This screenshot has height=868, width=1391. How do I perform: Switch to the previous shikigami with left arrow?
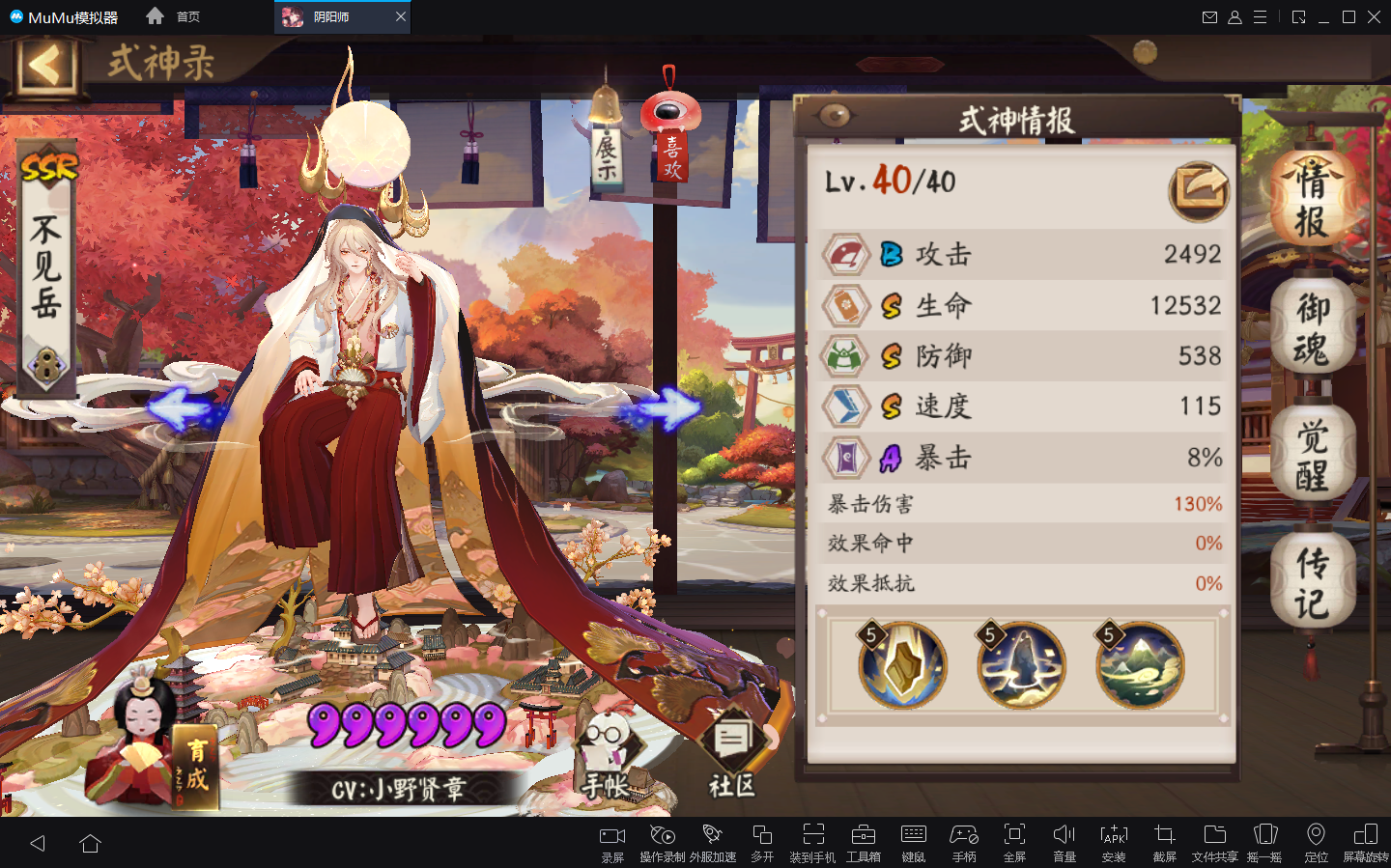click(182, 408)
